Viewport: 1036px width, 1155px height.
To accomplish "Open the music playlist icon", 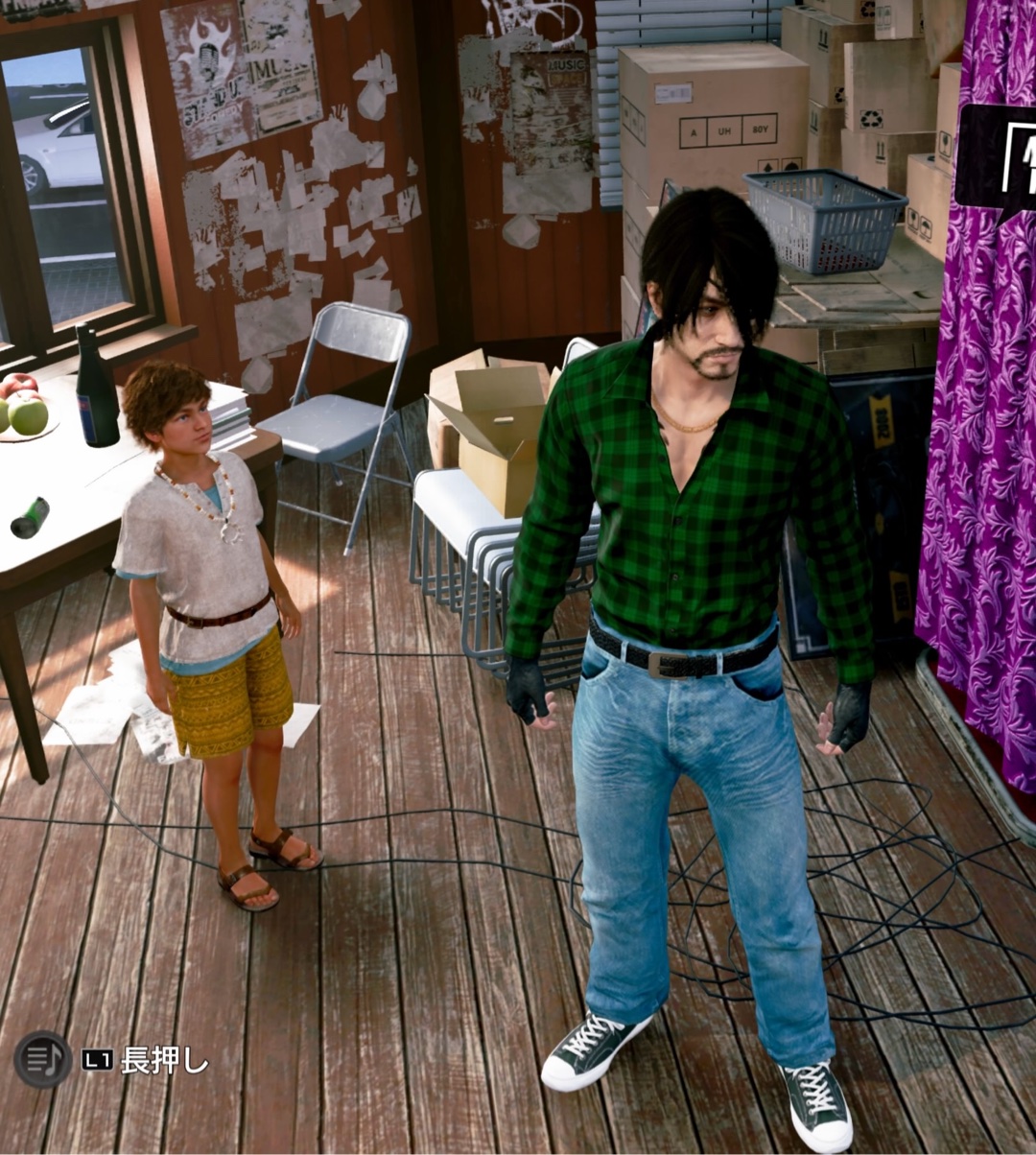I will (43, 1059).
